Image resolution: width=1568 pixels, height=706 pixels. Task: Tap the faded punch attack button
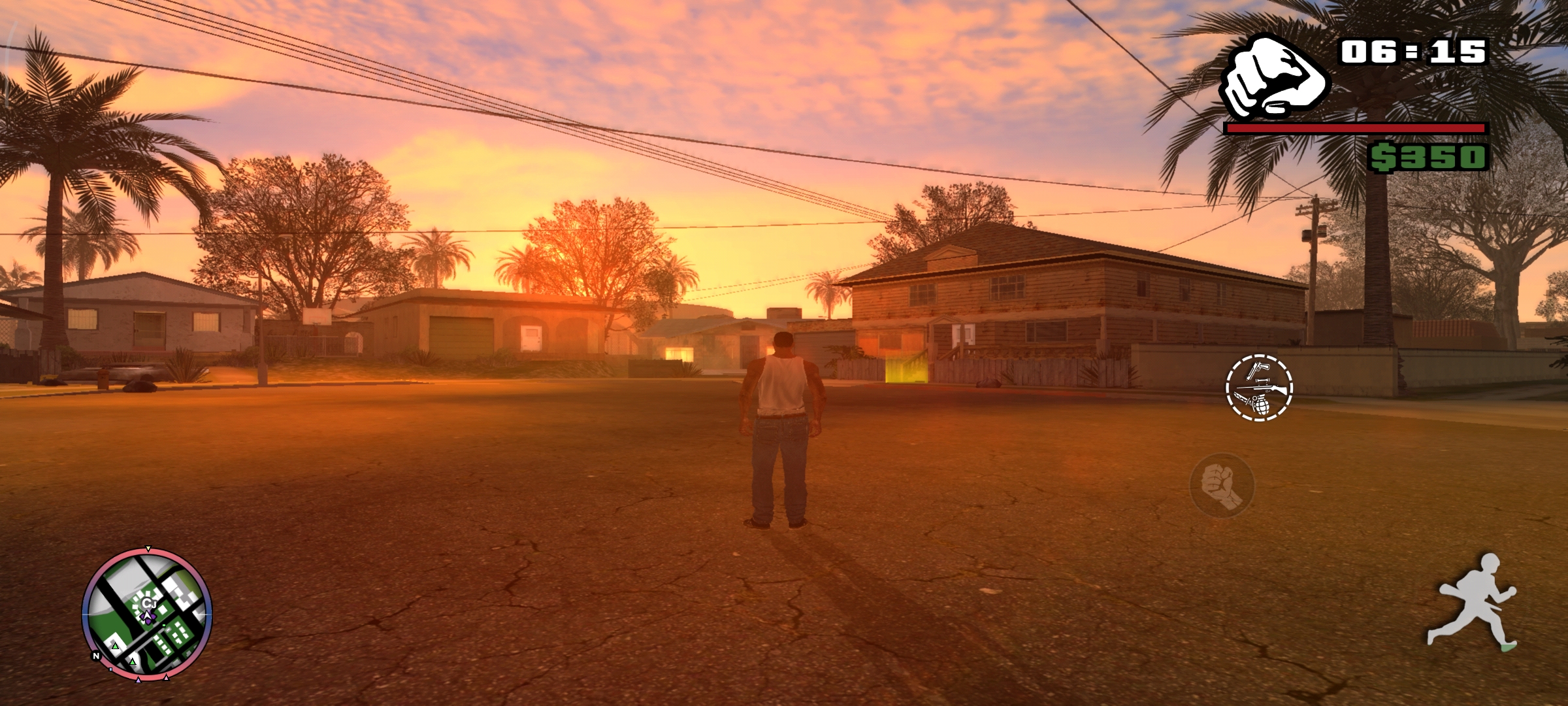click(1222, 486)
